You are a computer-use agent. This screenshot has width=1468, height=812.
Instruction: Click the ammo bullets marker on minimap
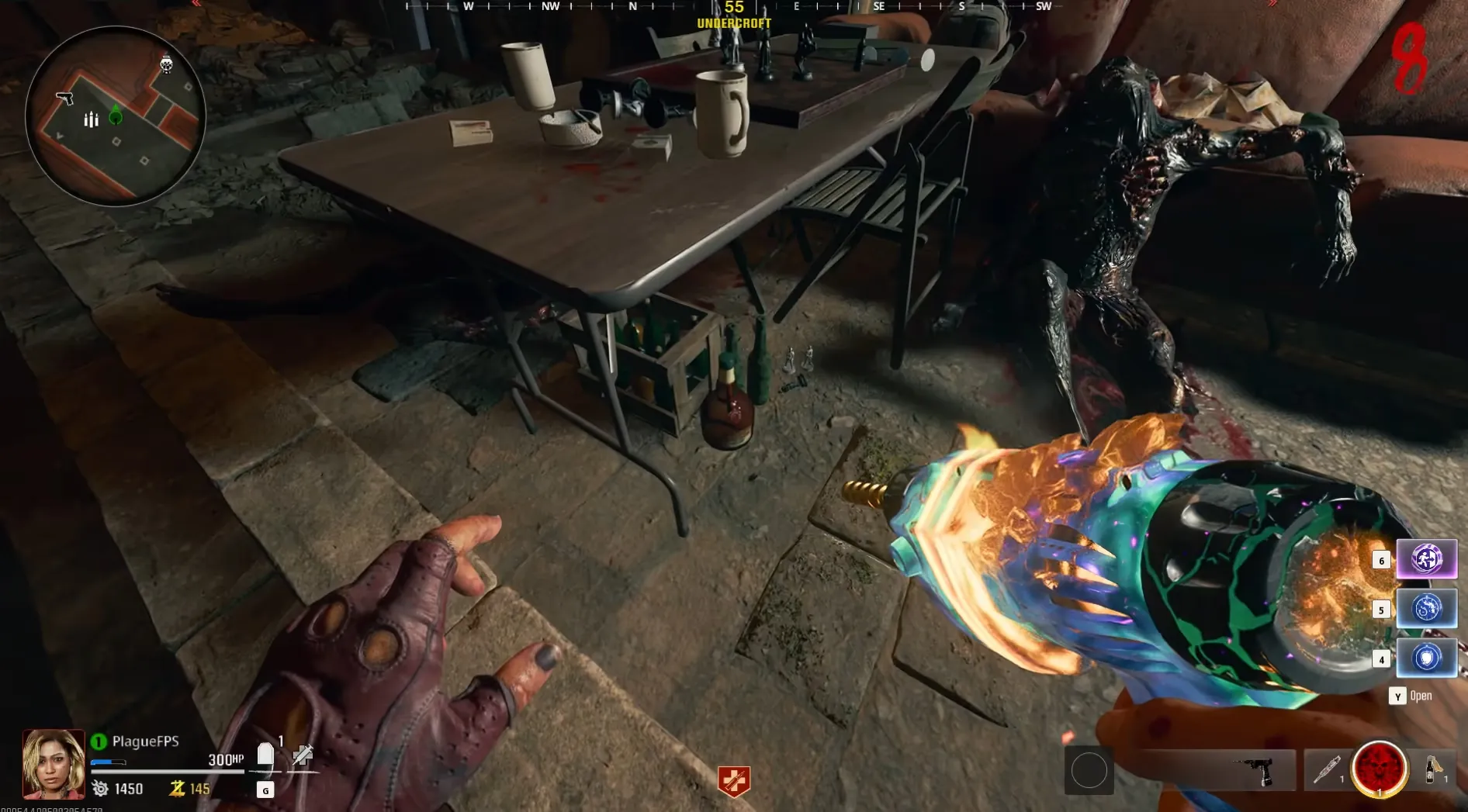tap(91, 119)
